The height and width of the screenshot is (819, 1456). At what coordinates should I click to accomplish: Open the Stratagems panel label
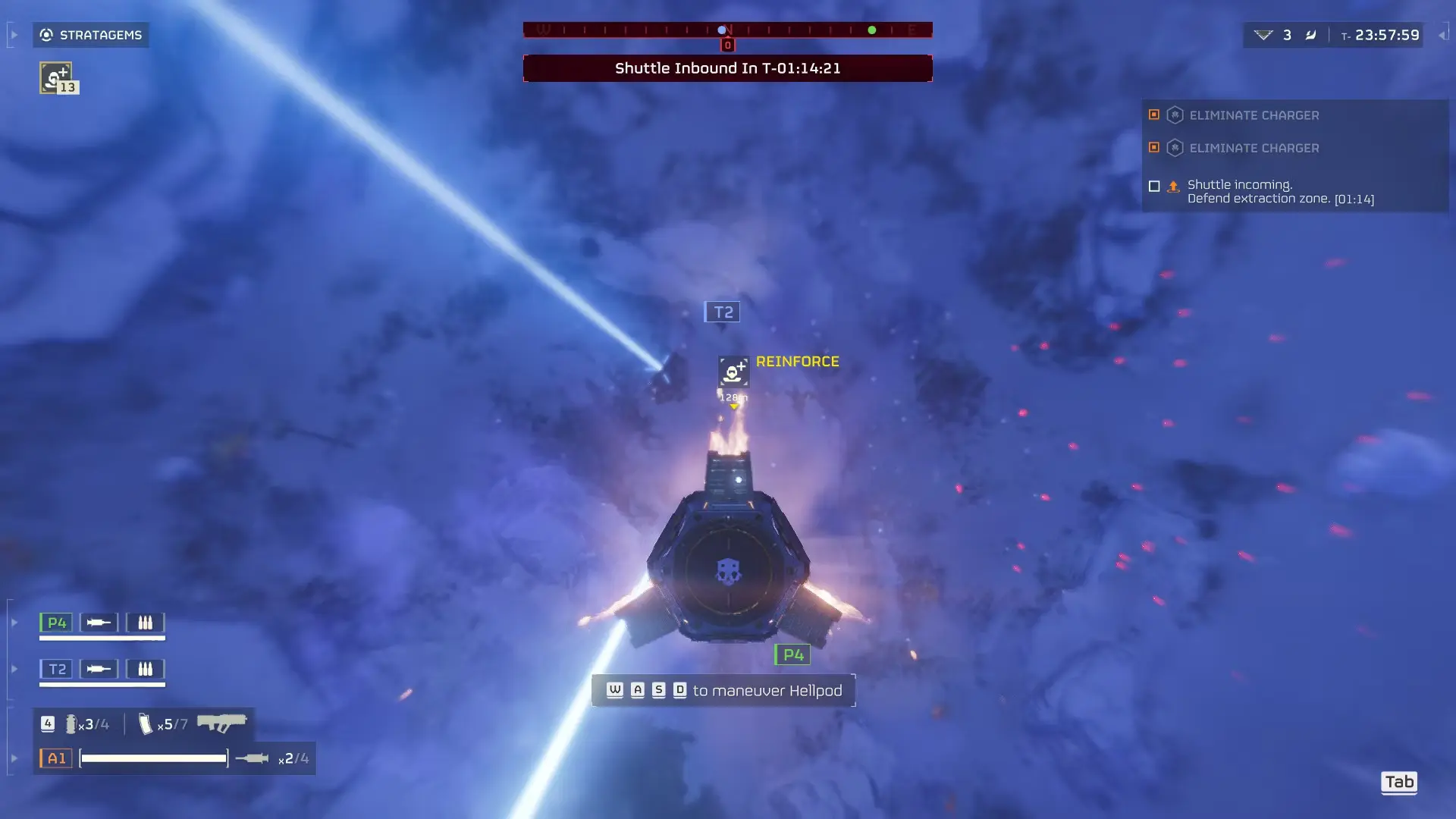tap(99, 34)
